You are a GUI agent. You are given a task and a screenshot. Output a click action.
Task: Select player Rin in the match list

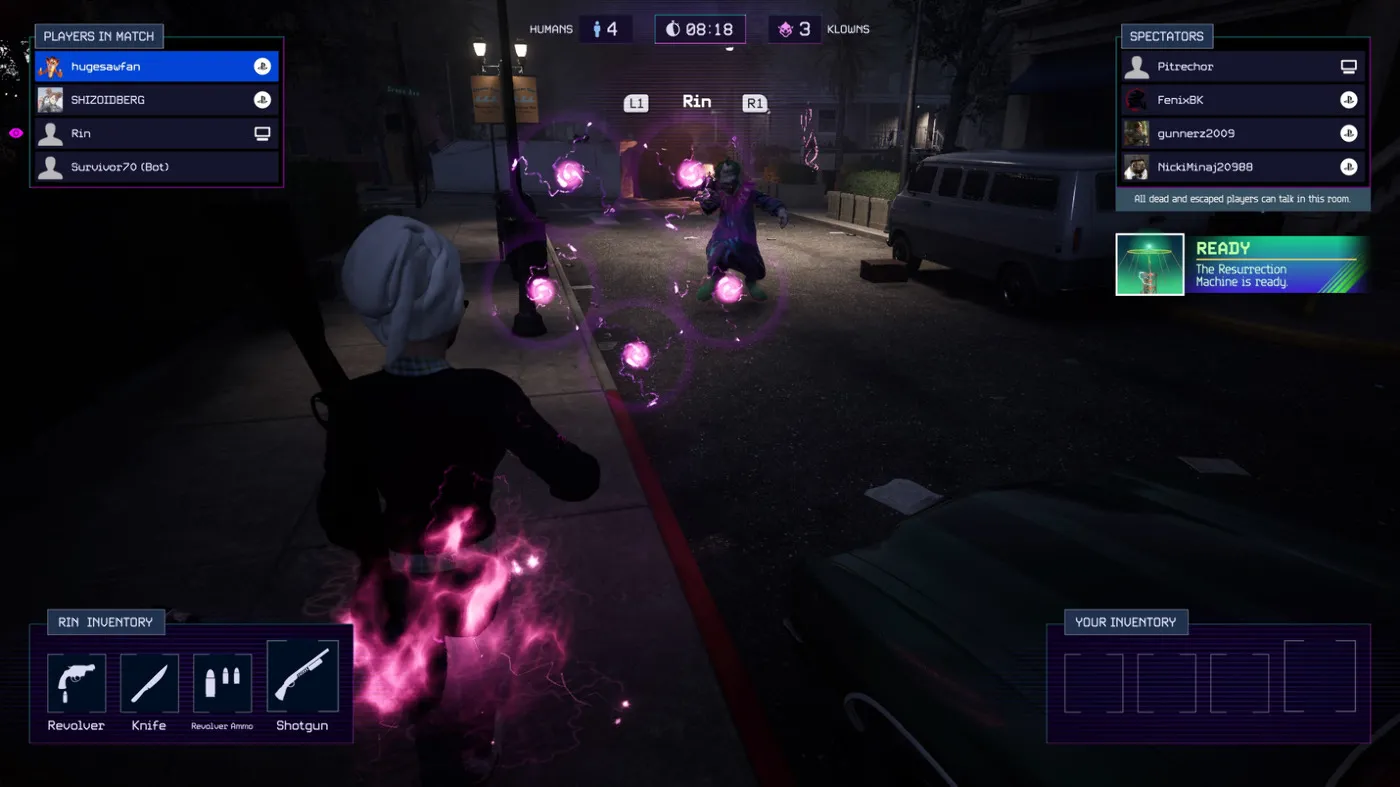[156, 133]
